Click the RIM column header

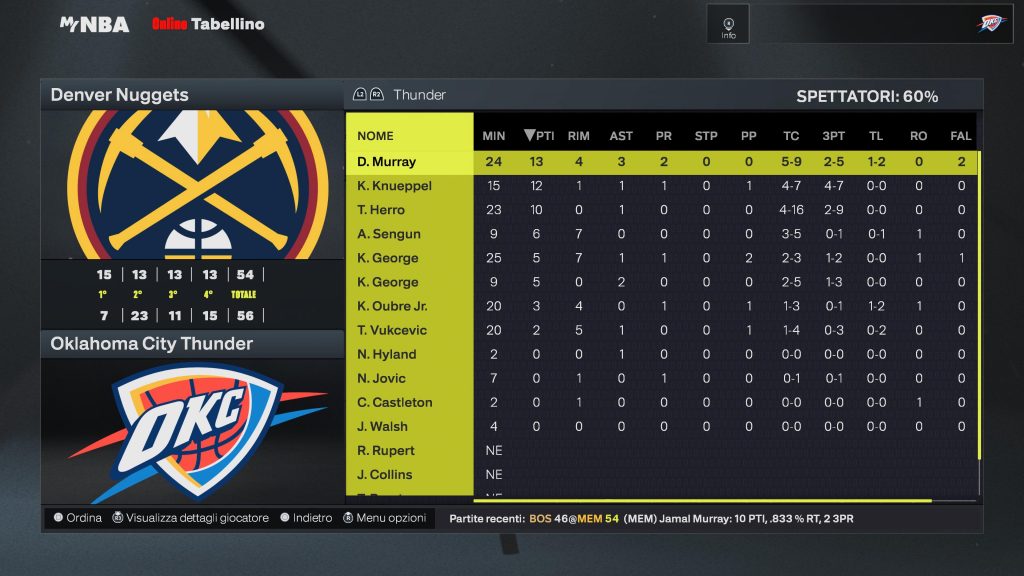pos(578,136)
